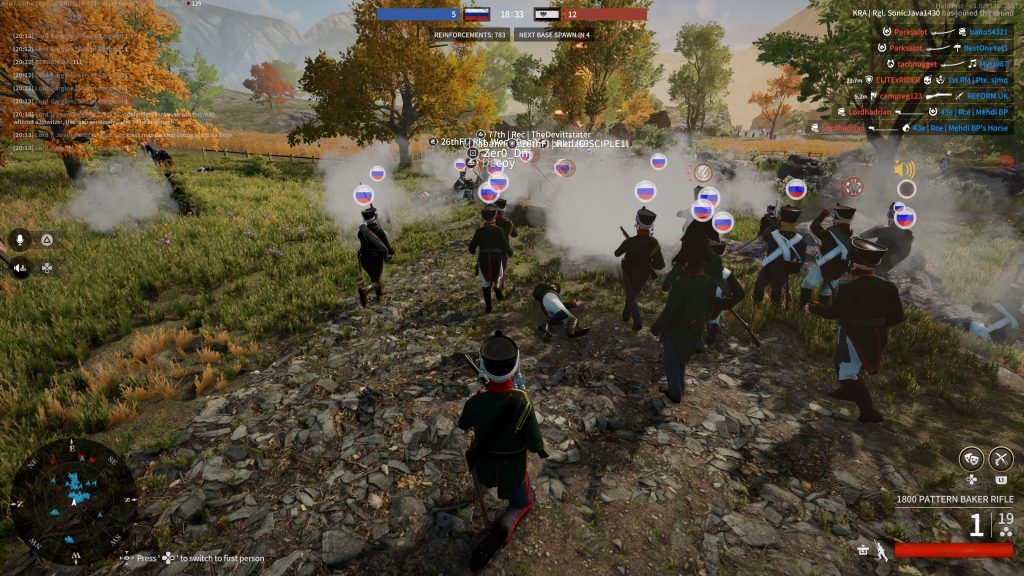This screenshot has height=576, width=1024.
Task: Click the Next Base Spawn indicator
Action: coord(553,34)
